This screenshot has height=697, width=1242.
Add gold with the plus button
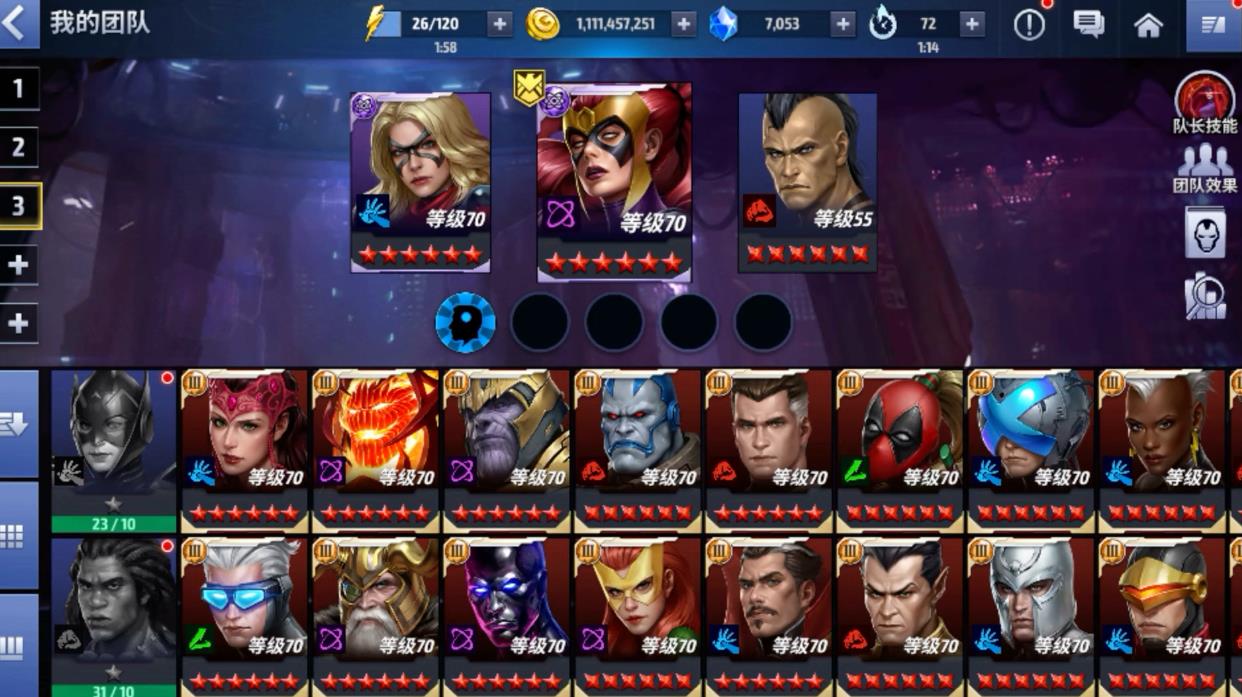click(x=683, y=25)
